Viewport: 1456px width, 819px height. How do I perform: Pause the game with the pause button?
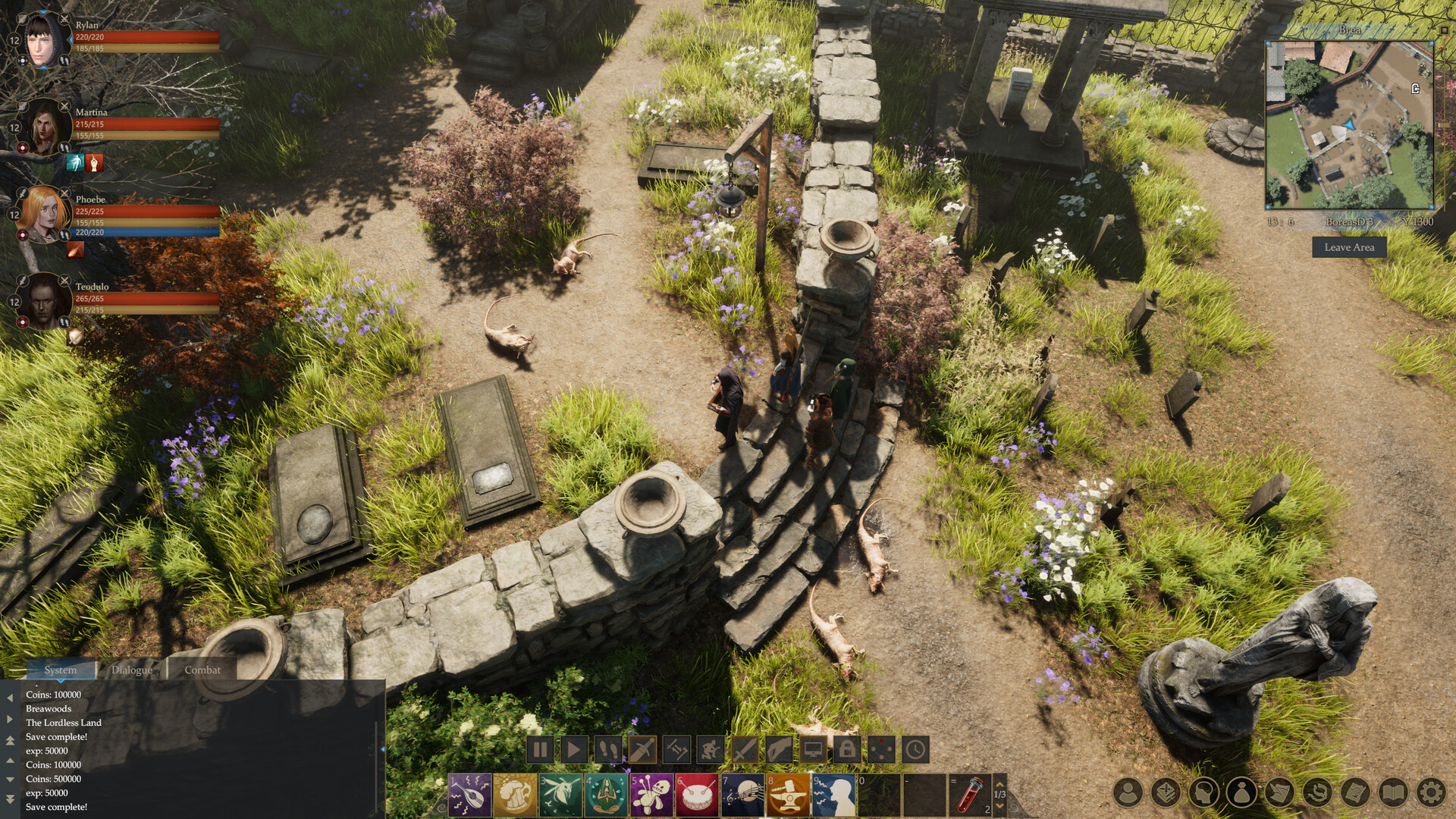[540, 750]
